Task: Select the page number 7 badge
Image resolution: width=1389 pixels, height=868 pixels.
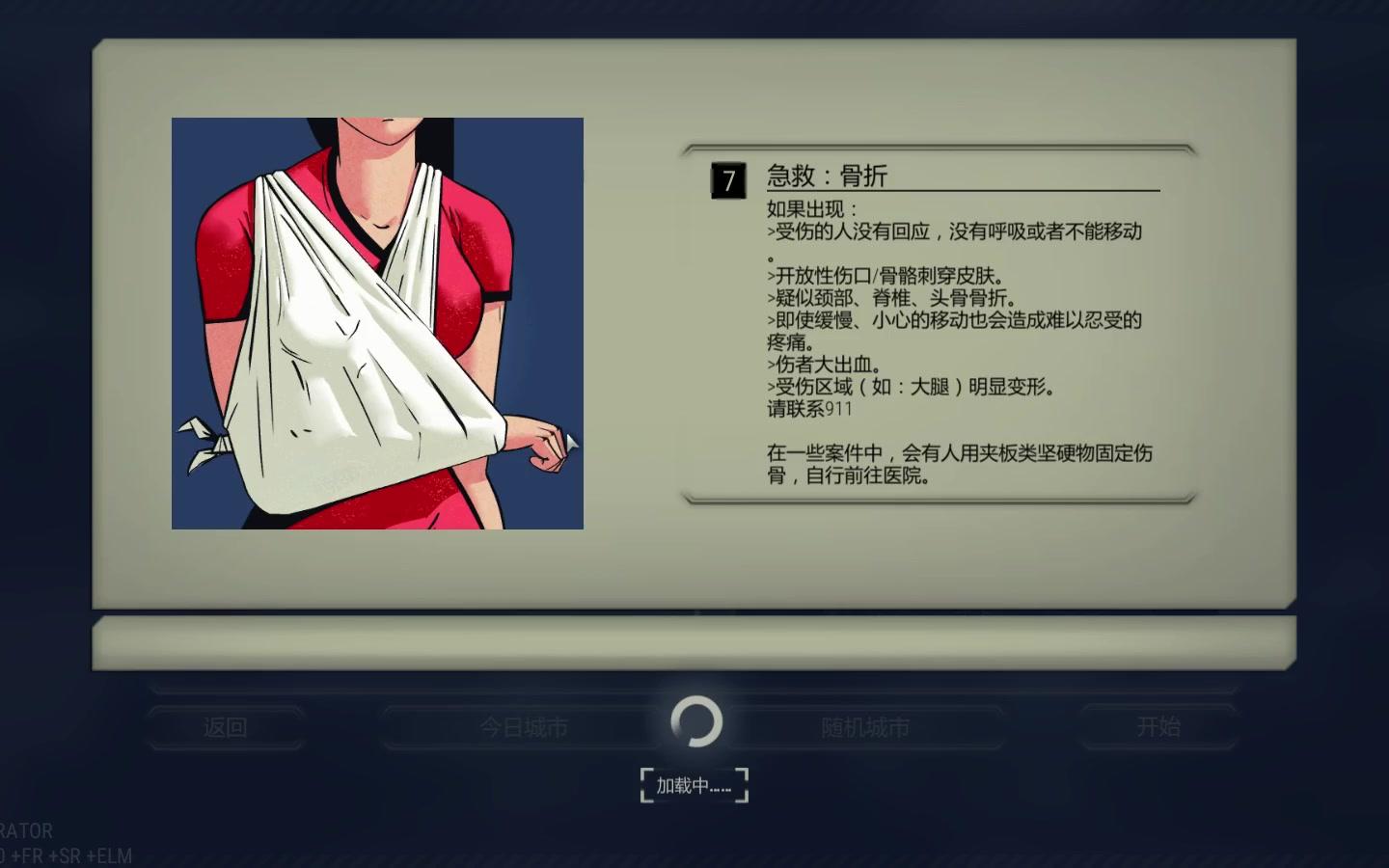Action: (726, 181)
